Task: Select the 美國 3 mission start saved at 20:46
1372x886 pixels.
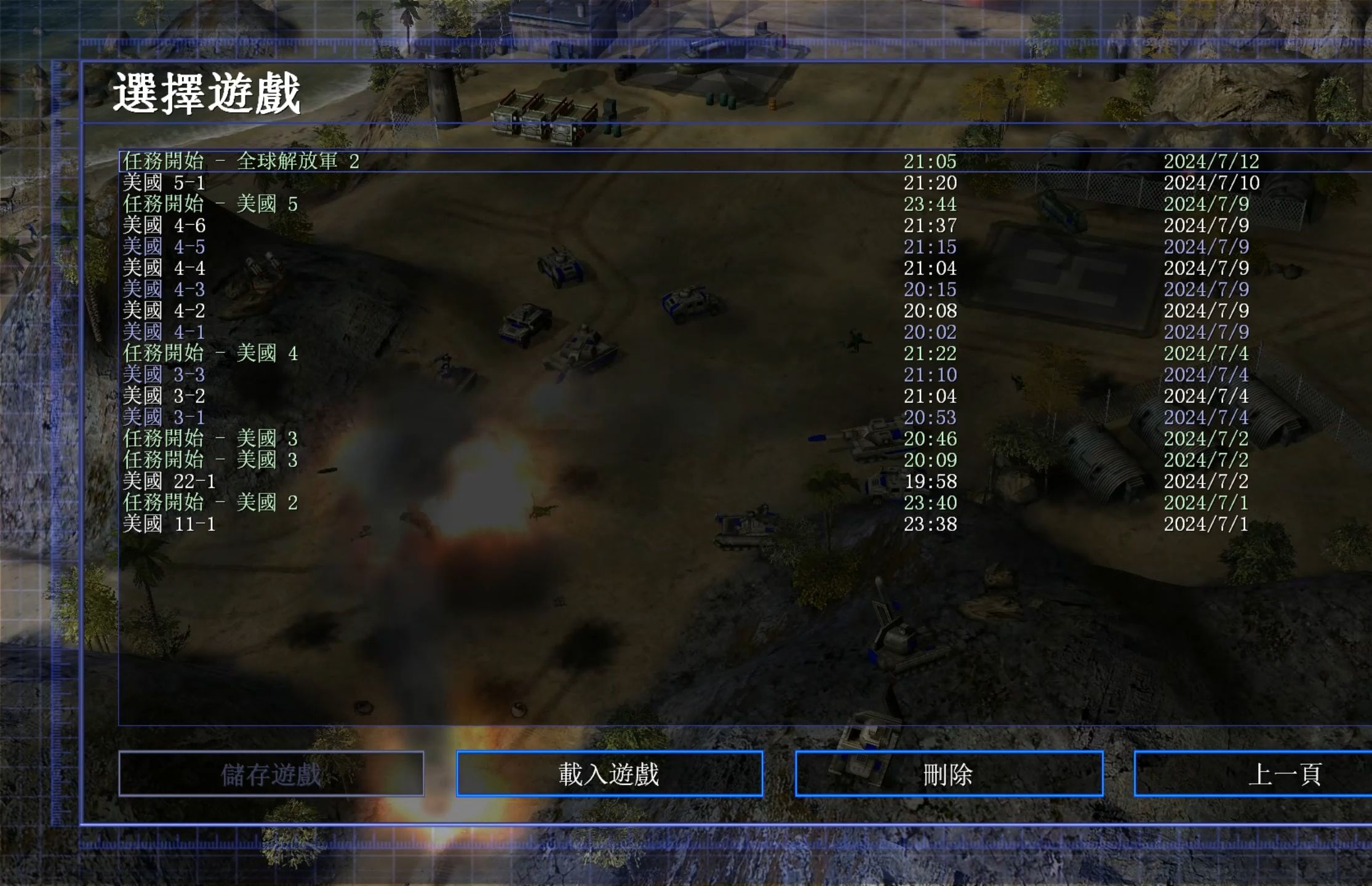Action: coord(210,439)
